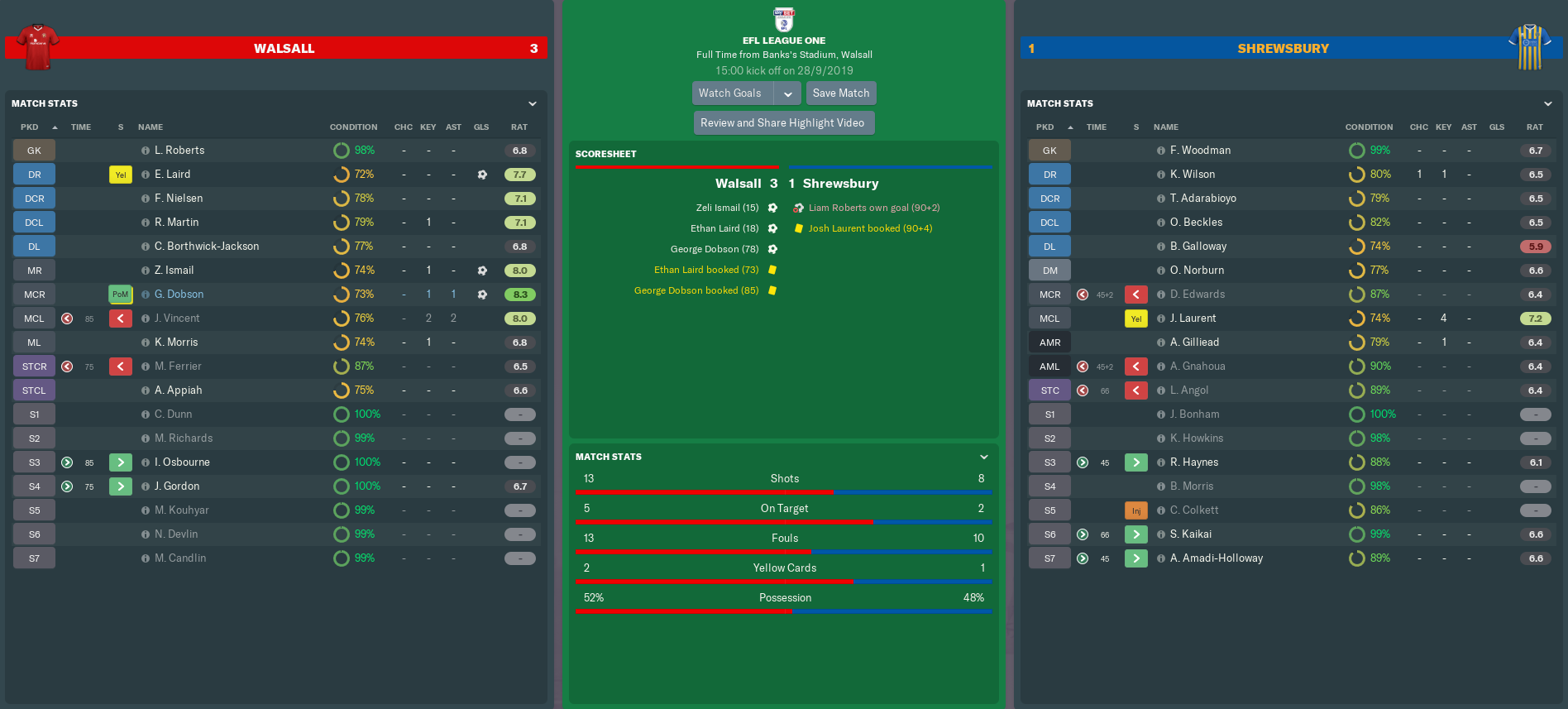View Z. Ismail's player page
This screenshot has width=1568, height=709.
pyautogui.click(x=174, y=271)
